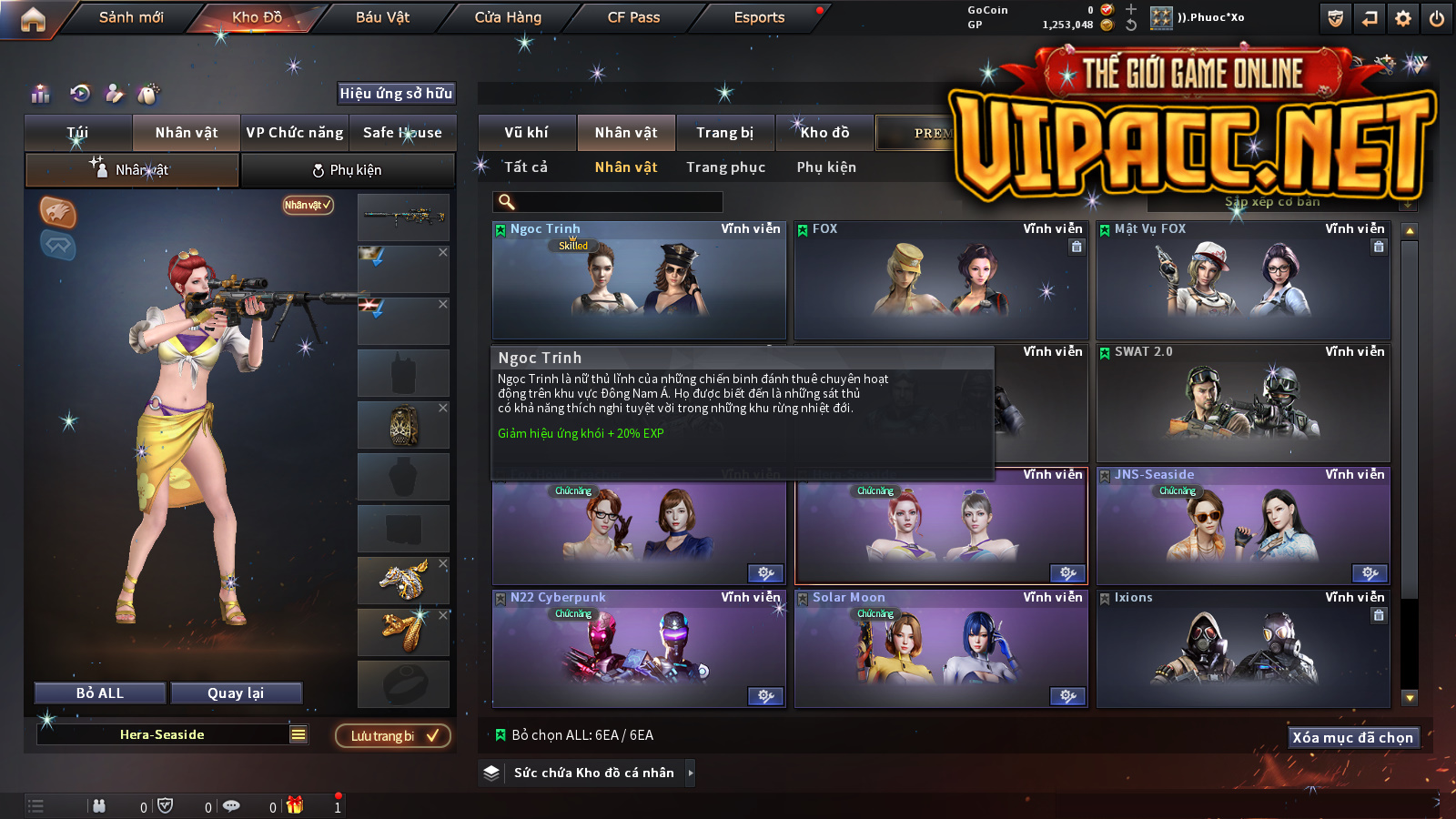Filter by Trang phục category
Screen dimensions: 1456x819
(725, 167)
